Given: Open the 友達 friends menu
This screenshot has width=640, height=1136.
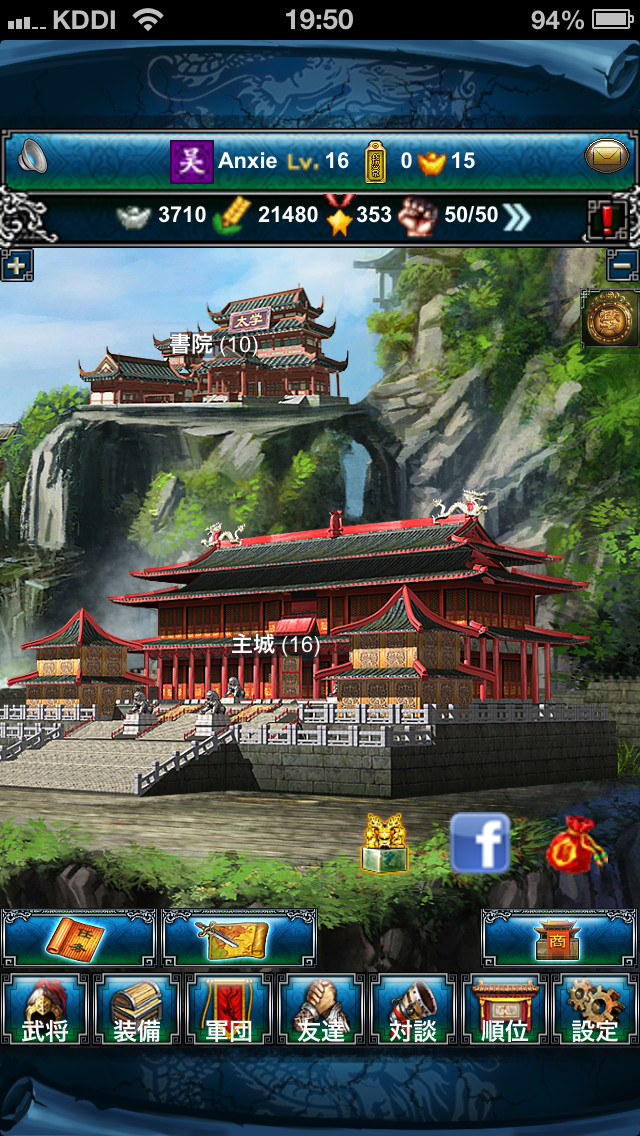Looking at the screenshot, I should click(x=320, y=1010).
